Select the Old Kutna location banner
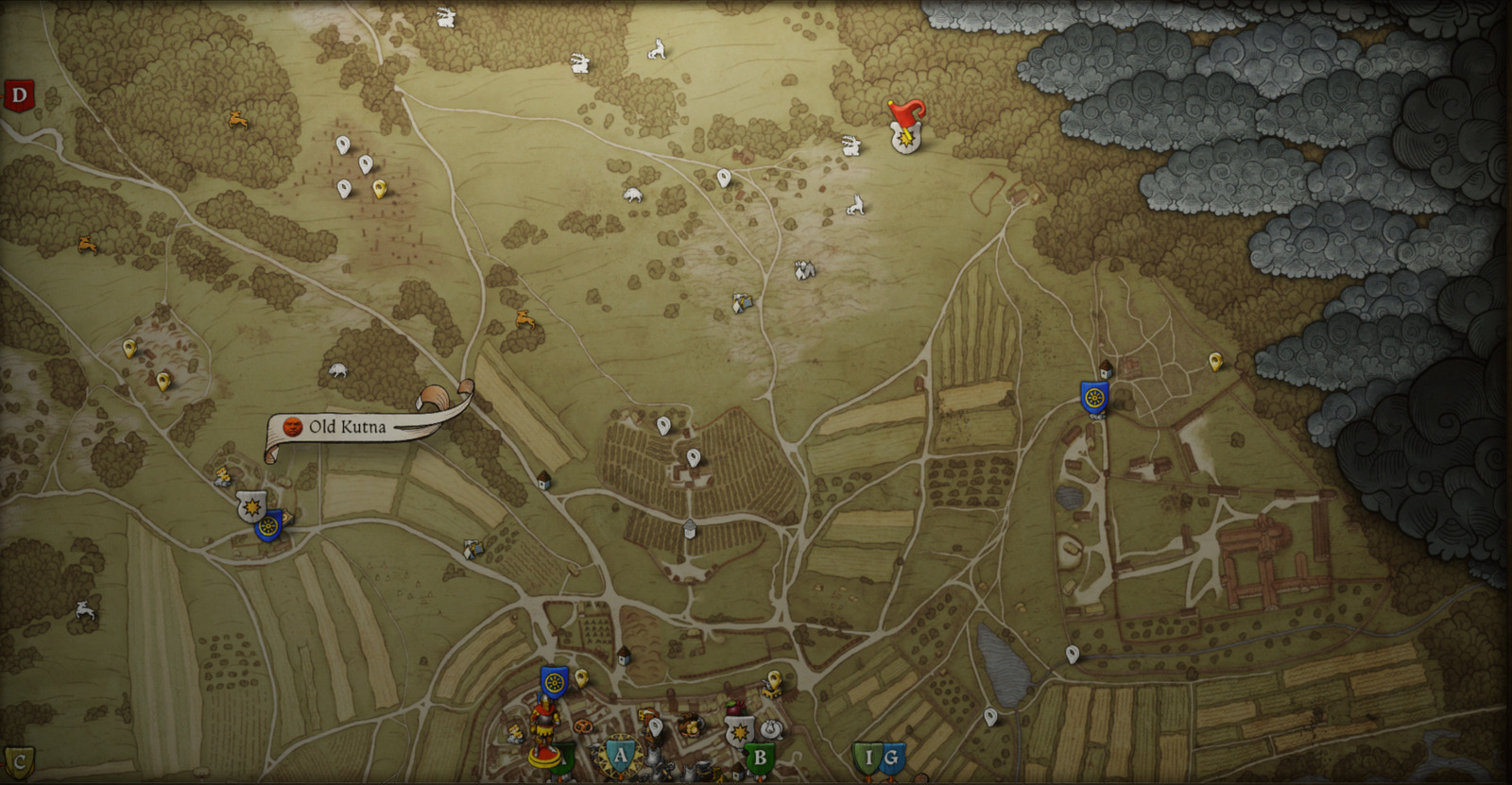 pyautogui.click(x=348, y=427)
